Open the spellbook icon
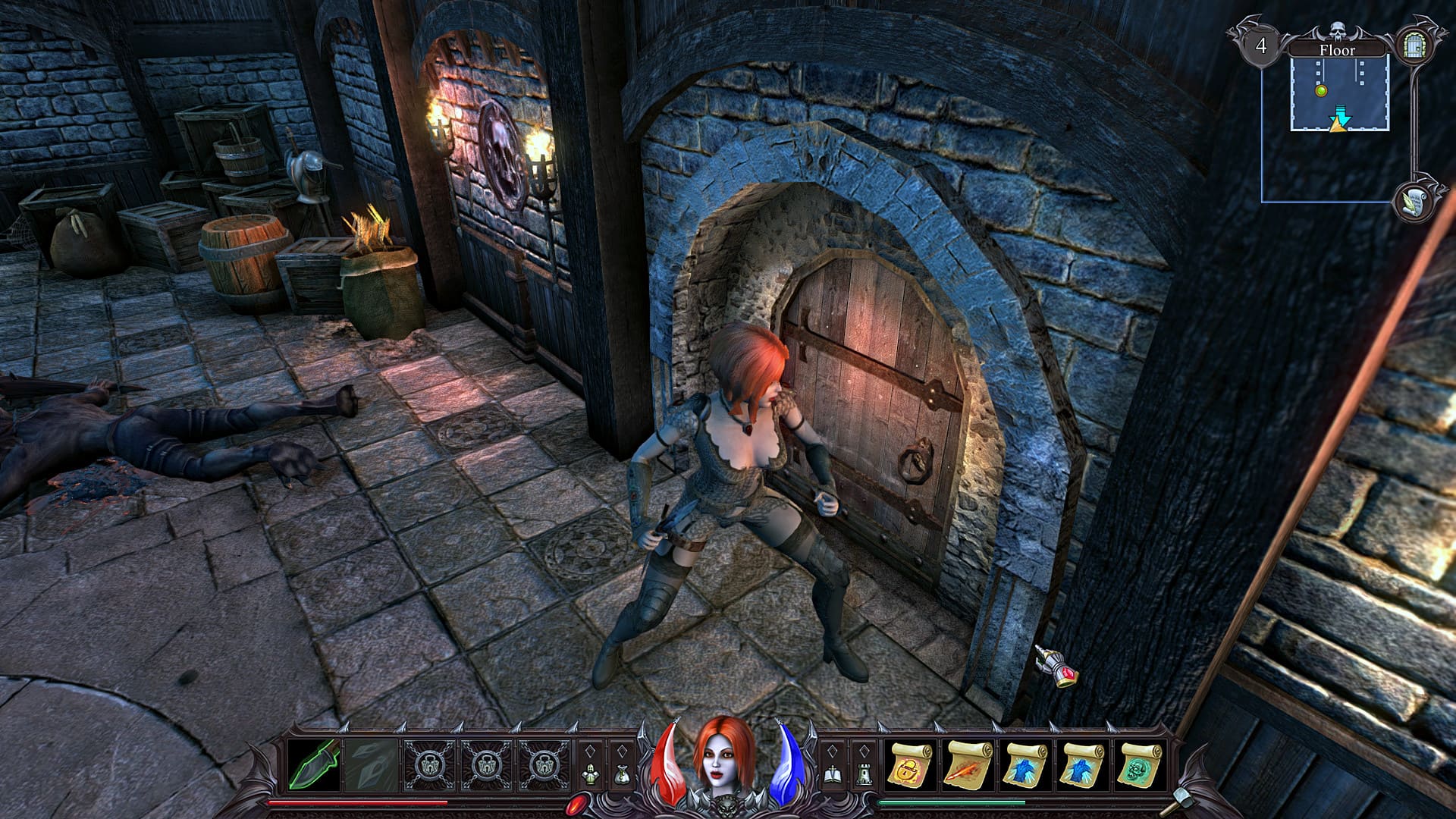 click(832, 774)
